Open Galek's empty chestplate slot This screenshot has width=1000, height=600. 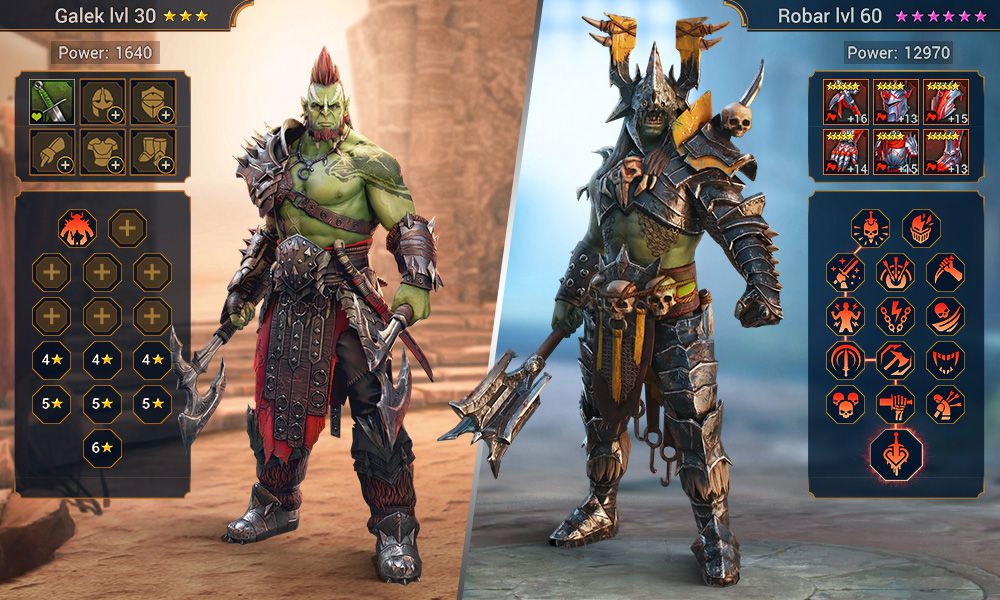click(x=102, y=151)
